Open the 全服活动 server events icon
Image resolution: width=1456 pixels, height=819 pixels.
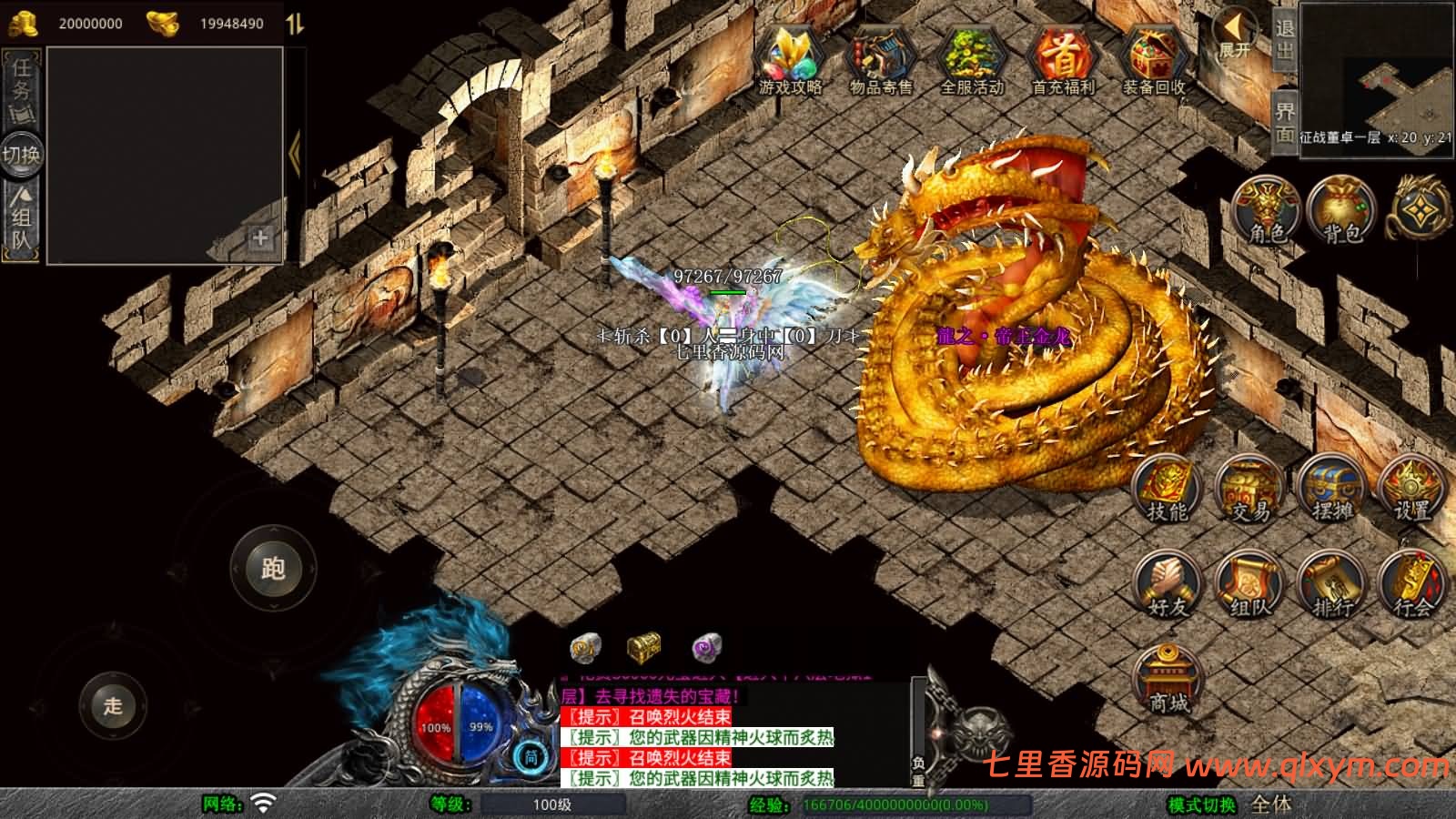pyautogui.click(x=971, y=58)
